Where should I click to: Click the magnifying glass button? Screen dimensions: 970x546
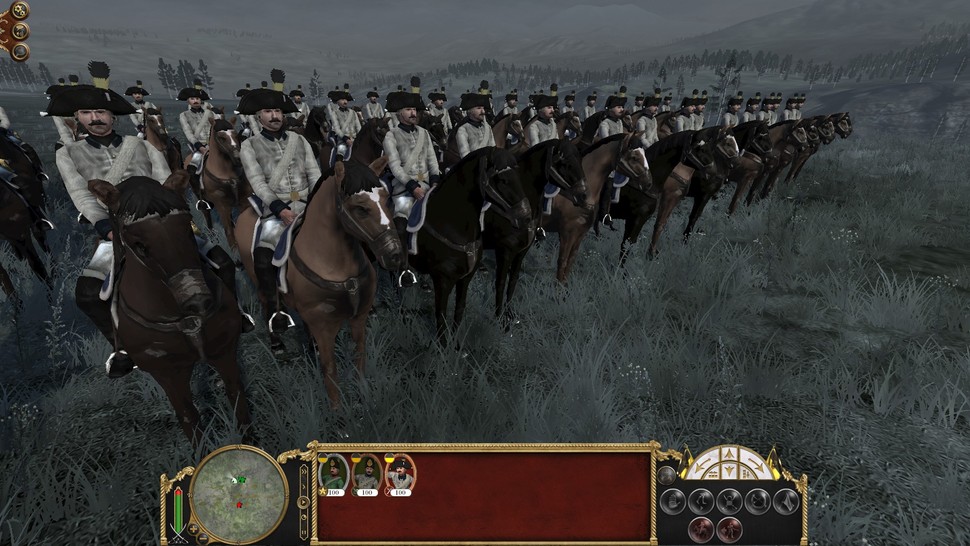click(19, 51)
